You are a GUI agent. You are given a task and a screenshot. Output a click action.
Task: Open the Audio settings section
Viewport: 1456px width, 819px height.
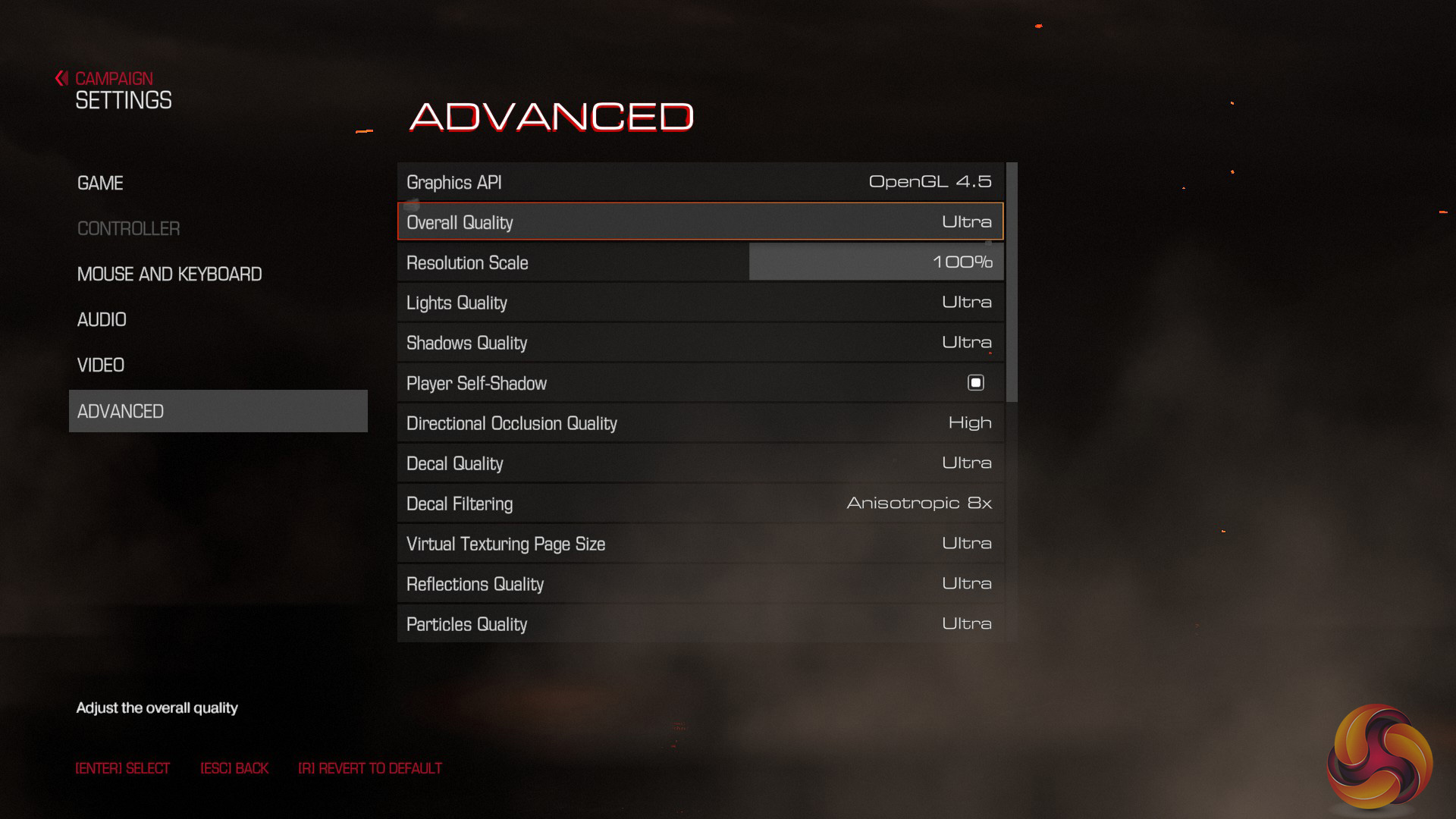coord(102,320)
